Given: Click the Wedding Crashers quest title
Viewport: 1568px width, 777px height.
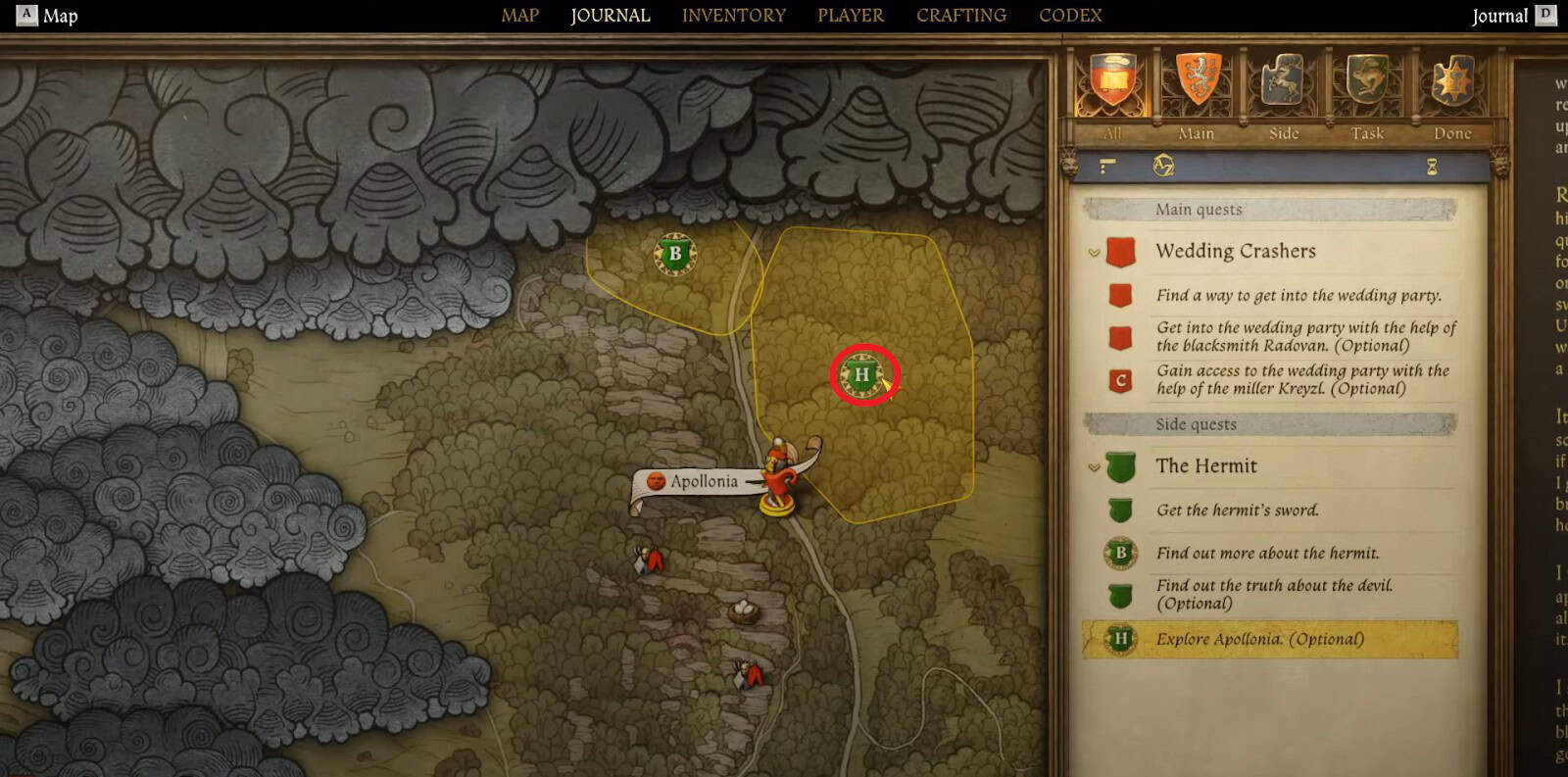Looking at the screenshot, I should tap(1236, 252).
